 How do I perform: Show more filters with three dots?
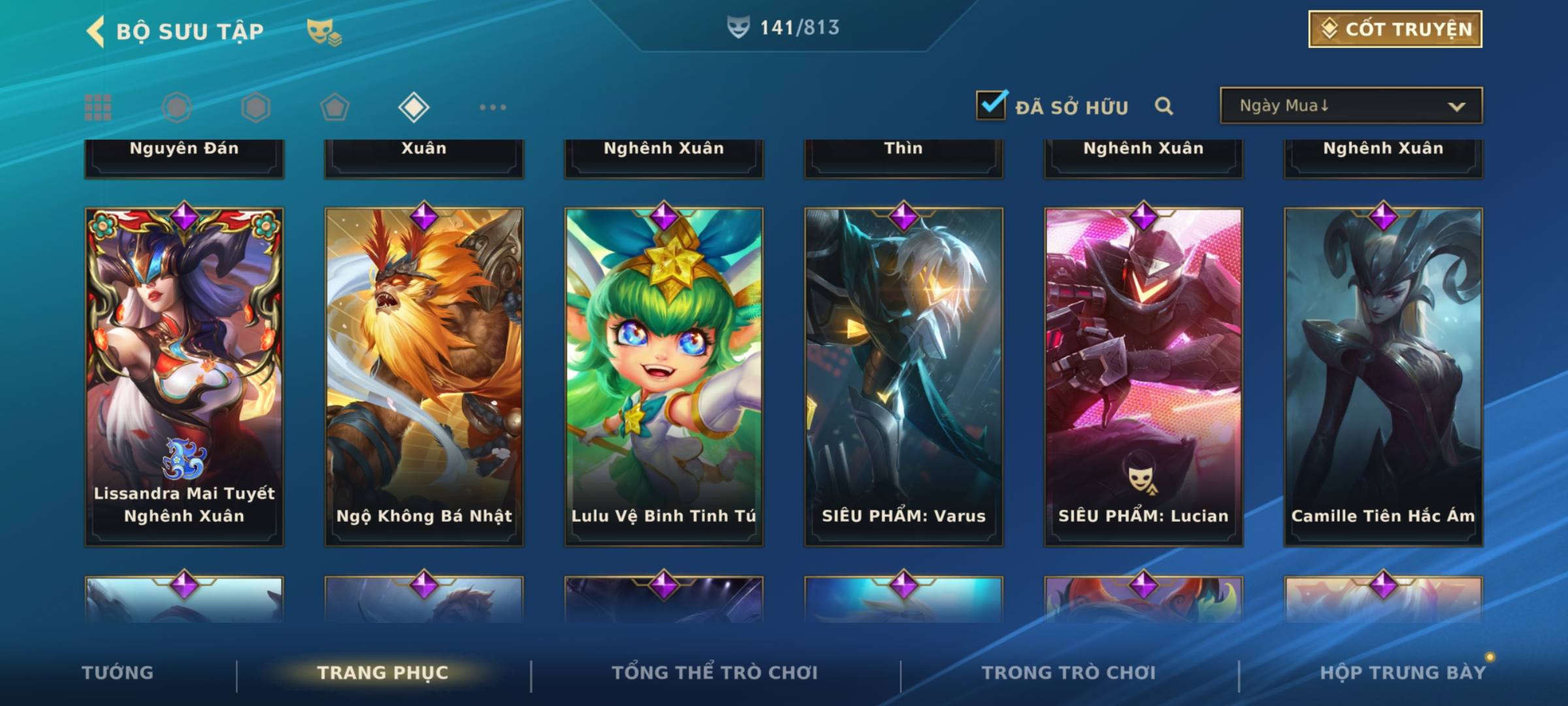493,107
